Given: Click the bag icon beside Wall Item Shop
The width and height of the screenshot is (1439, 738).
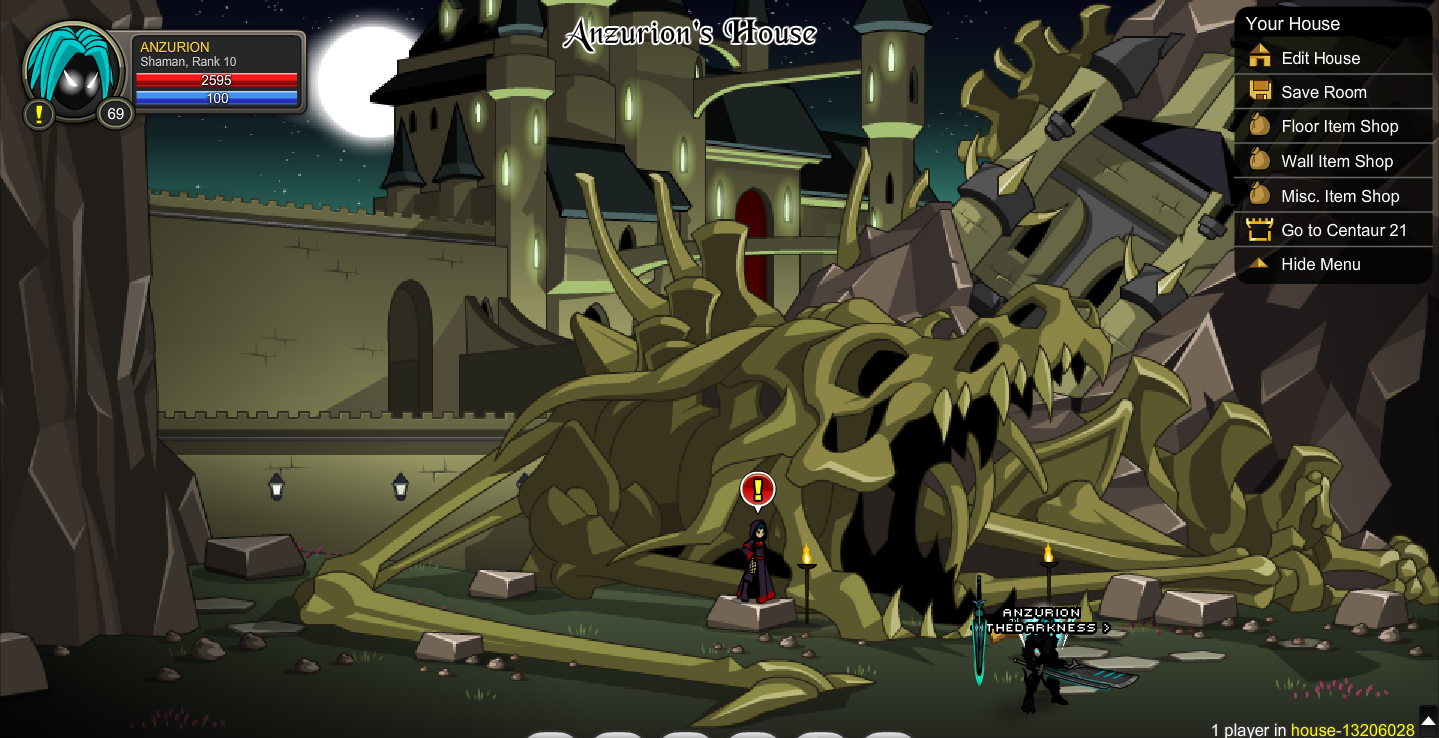Looking at the screenshot, I should (1260, 161).
